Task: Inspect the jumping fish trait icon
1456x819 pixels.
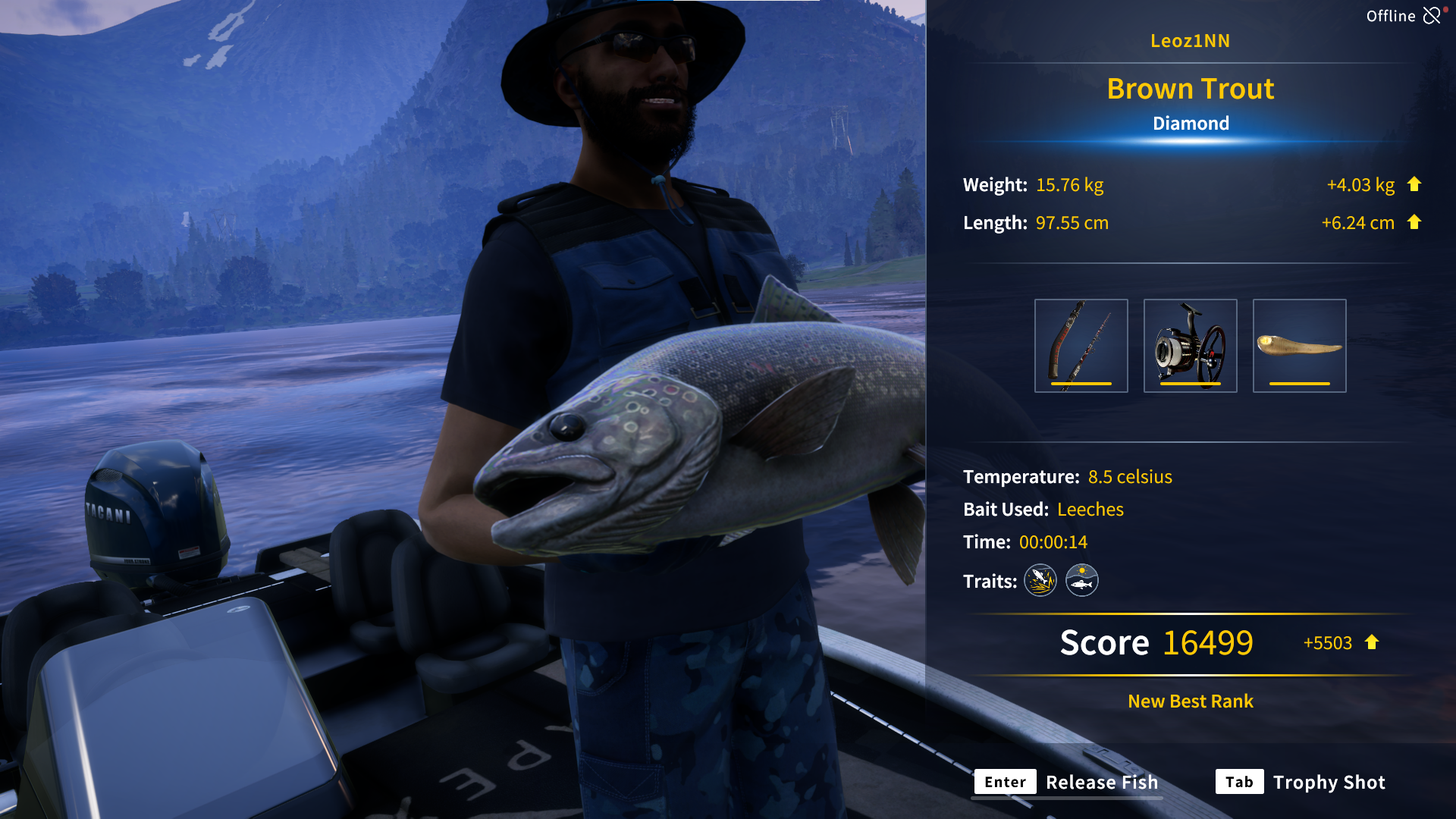Action: click(1040, 581)
